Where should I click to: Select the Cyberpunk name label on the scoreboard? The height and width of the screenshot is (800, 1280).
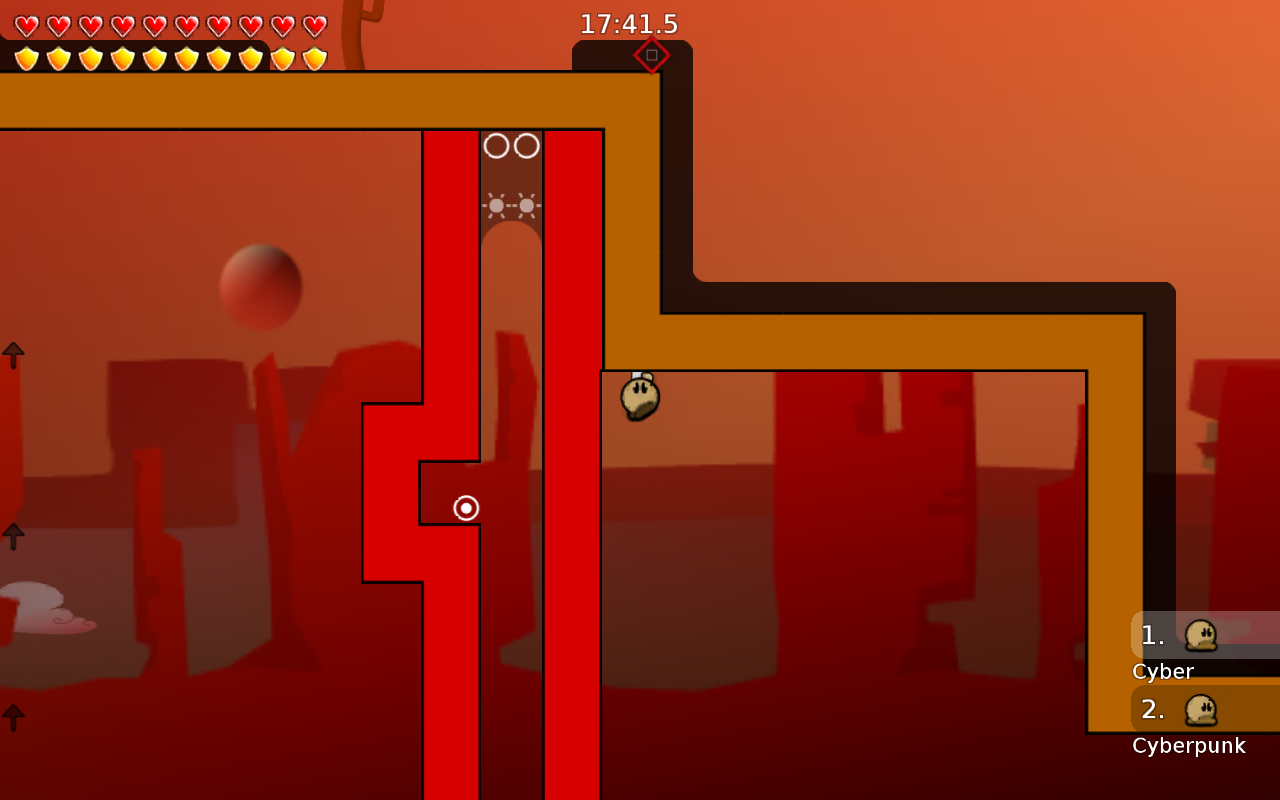pyautogui.click(x=1188, y=745)
